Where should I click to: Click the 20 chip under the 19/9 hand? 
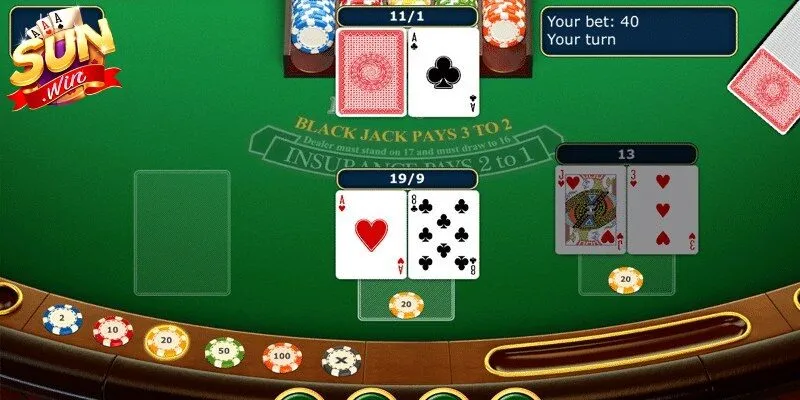(x=406, y=303)
